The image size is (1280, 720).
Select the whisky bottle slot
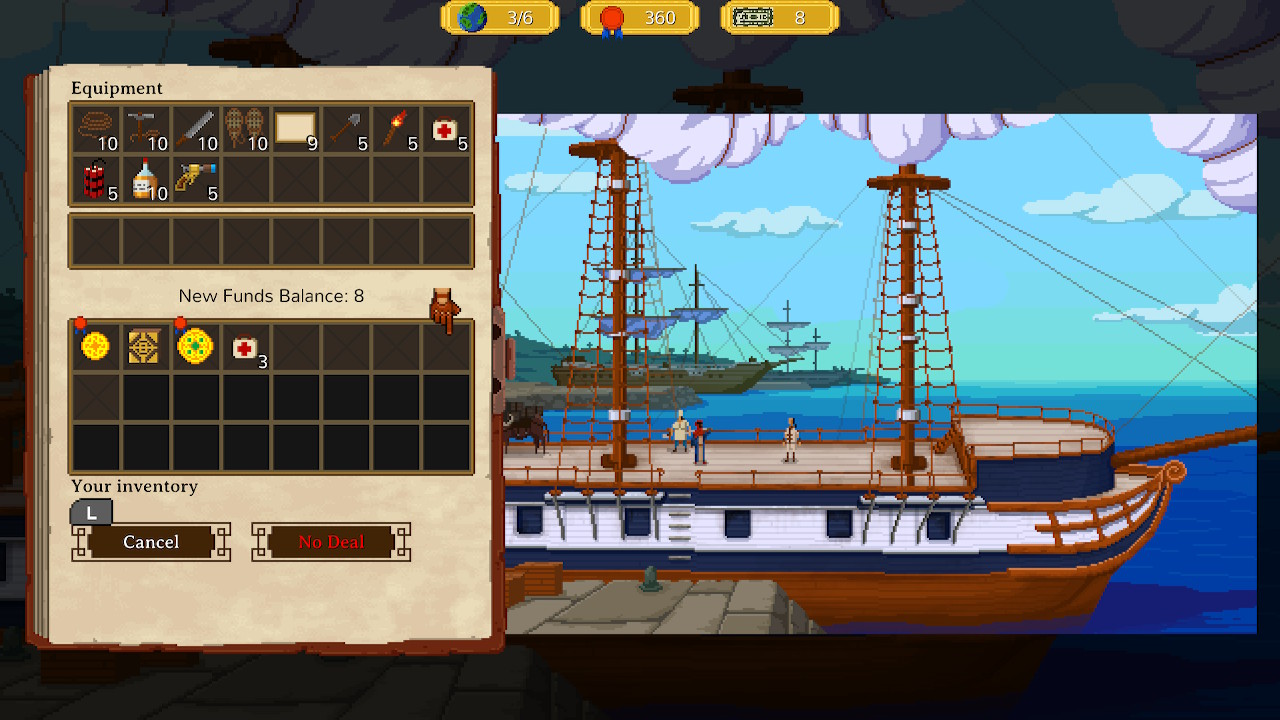[146, 179]
